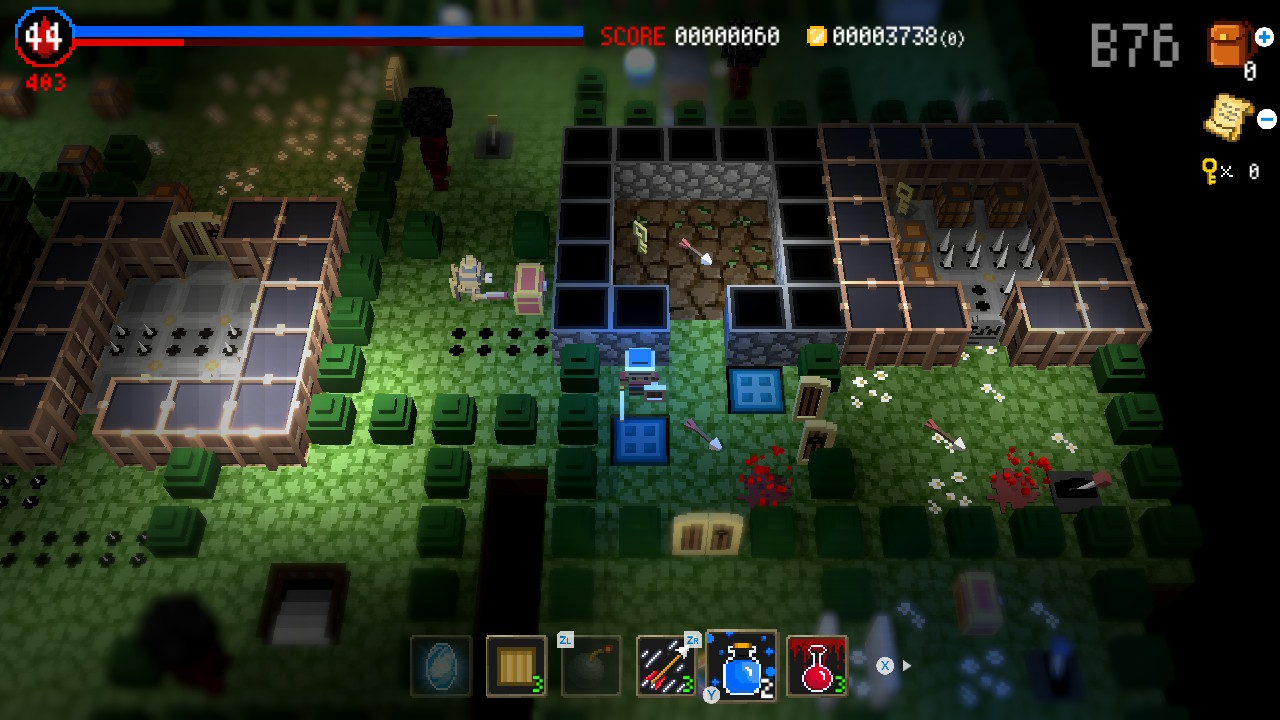Select the wooden crate hotbar slot
Viewport: 1280px width, 720px height.
(516, 665)
